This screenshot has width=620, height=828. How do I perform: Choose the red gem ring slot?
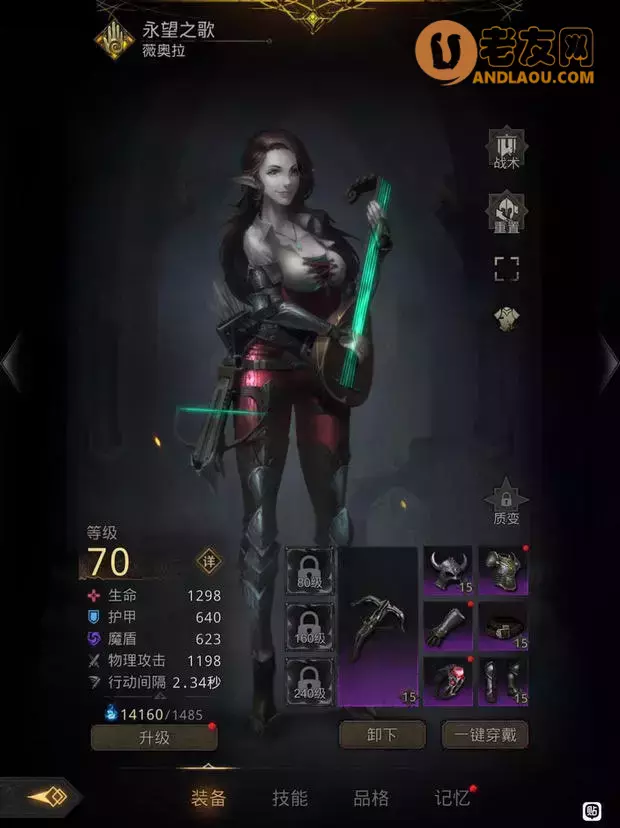coord(447,681)
